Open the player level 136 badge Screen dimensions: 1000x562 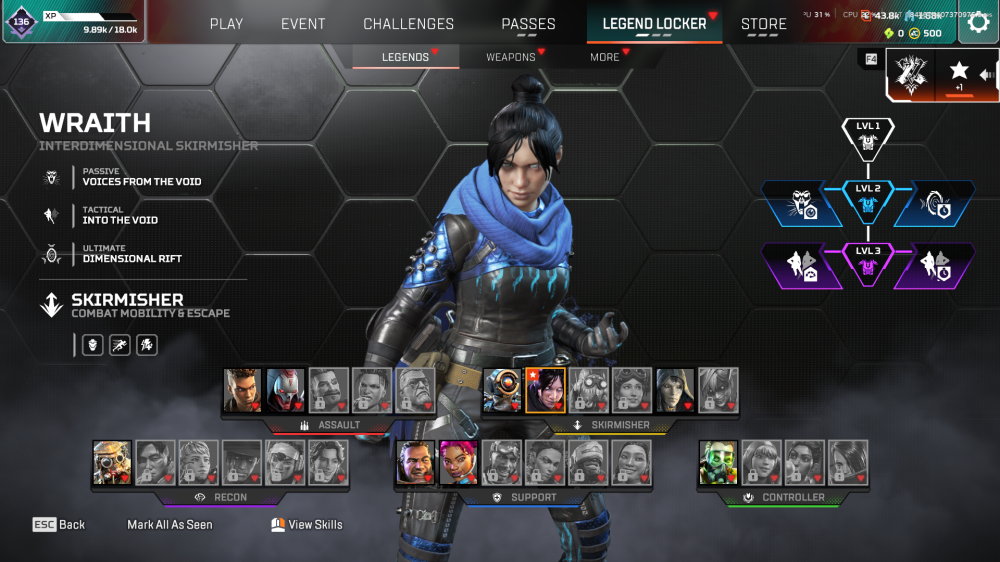point(21,22)
